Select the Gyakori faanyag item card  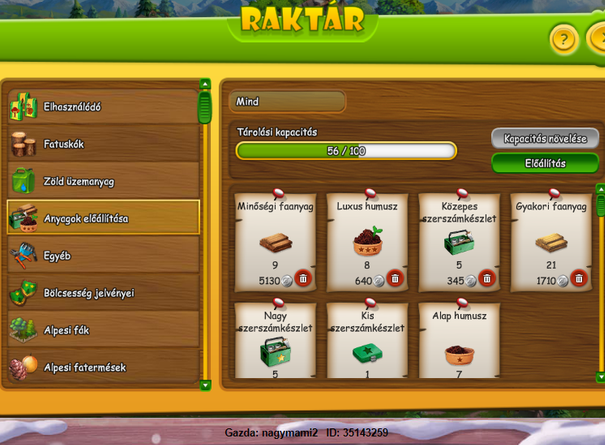[x=551, y=240]
